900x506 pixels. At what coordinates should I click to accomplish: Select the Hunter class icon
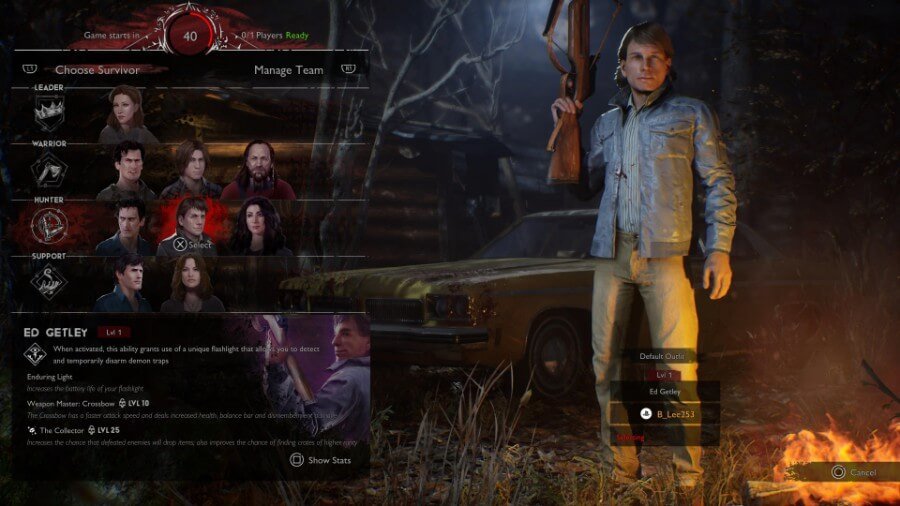pyautogui.click(x=49, y=228)
